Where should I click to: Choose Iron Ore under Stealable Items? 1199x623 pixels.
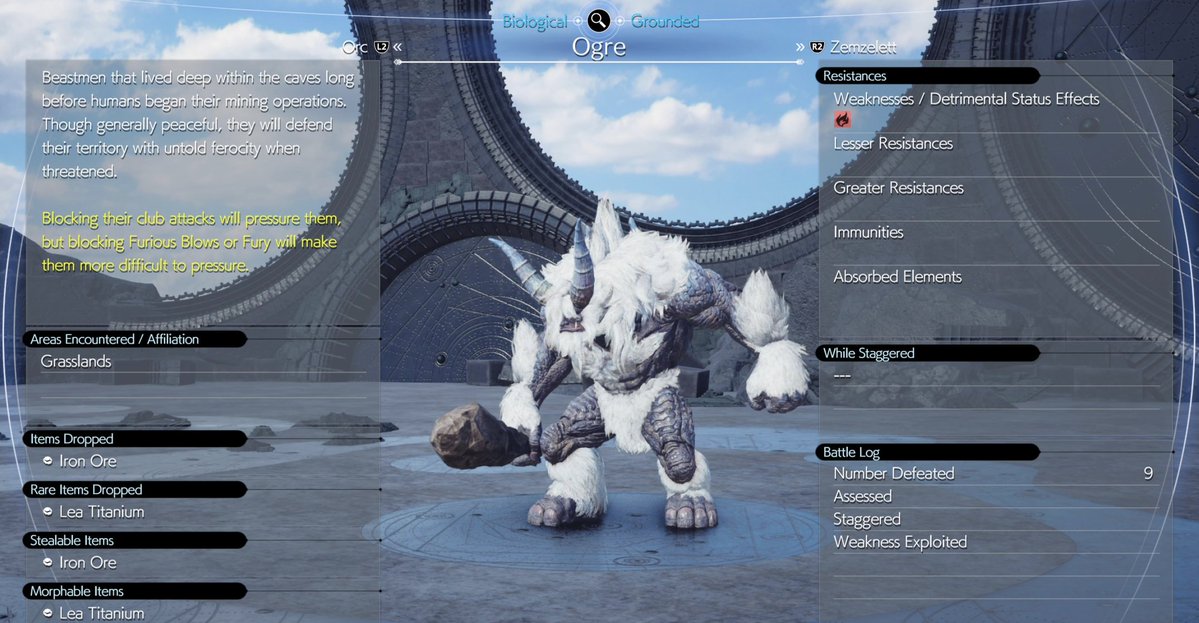89,562
